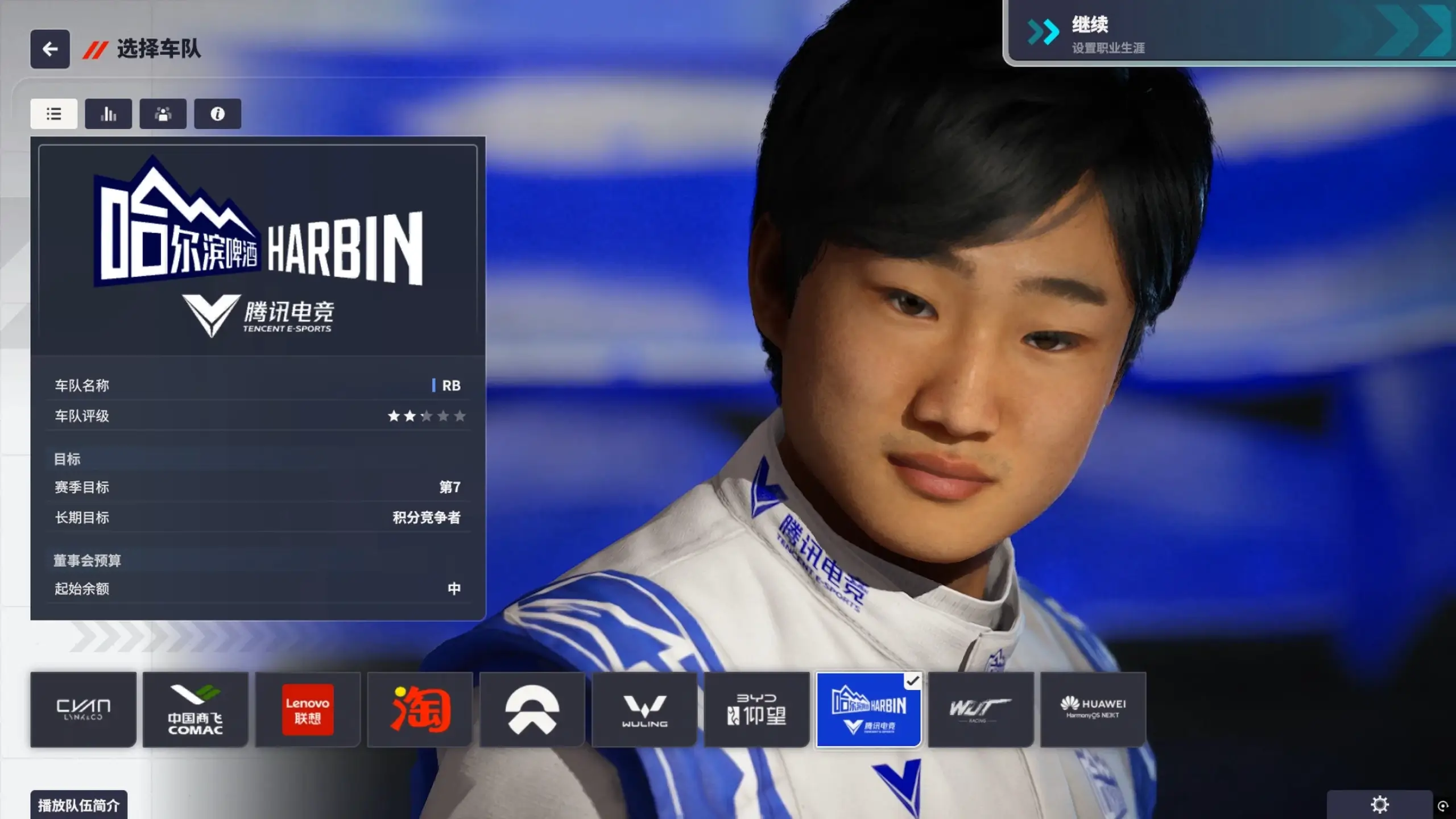1456x819 pixels.
Task: Choose the NIO logo team tile
Action: click(x=532, y=709)
